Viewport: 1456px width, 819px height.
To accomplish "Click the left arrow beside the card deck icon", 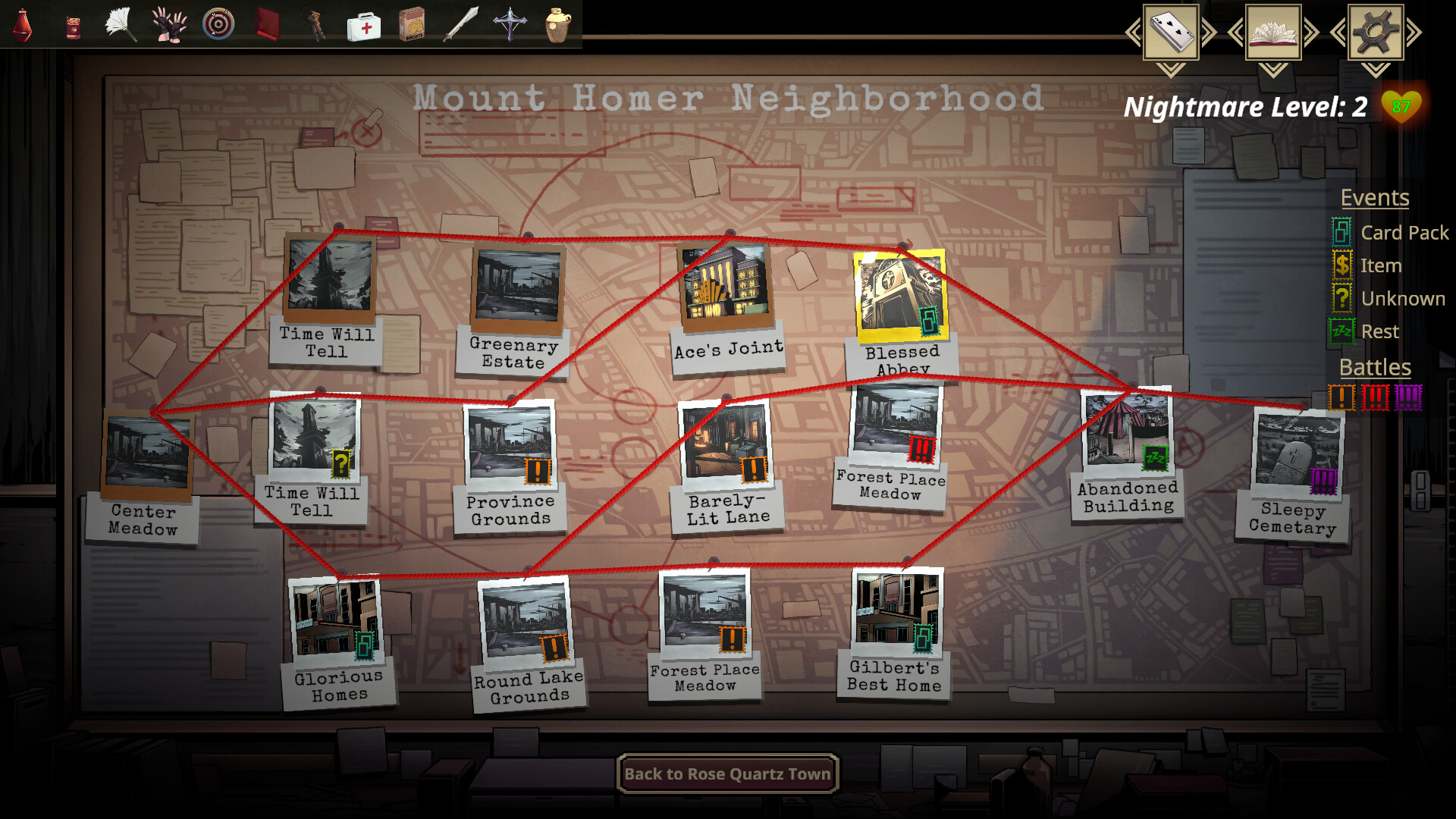I will [1132, 32].
